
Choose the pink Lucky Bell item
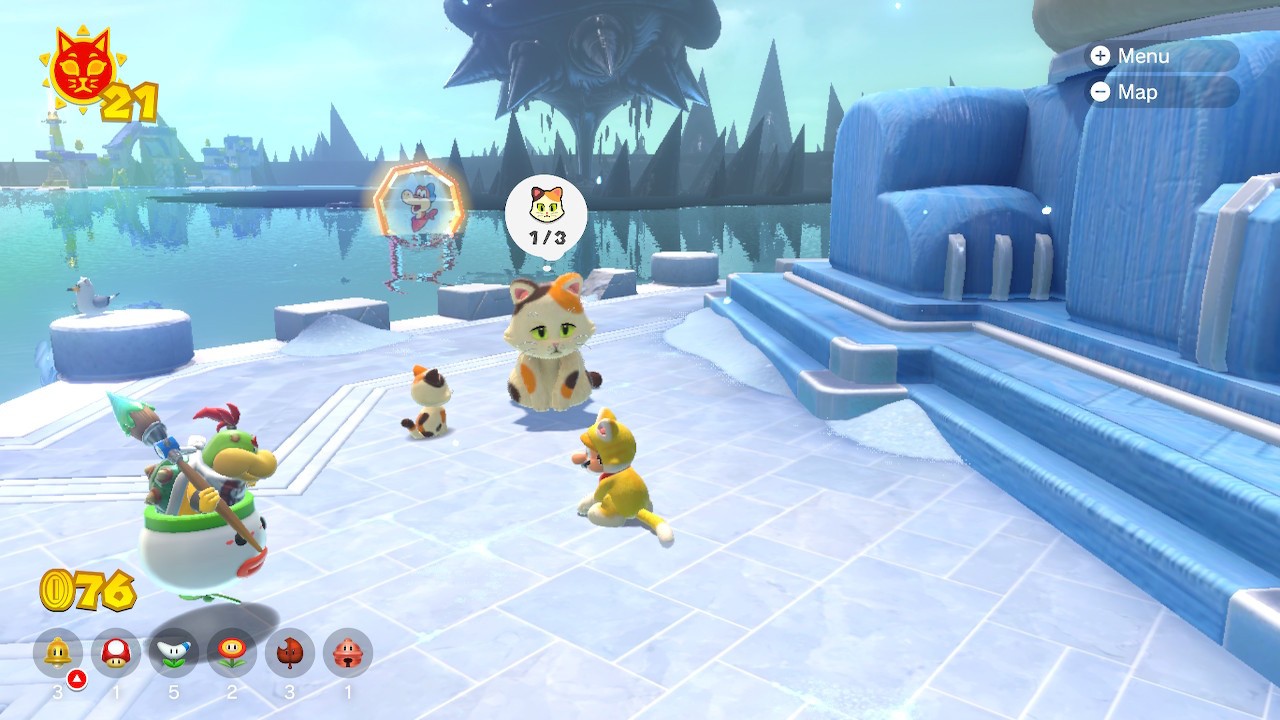coord(348,654)
